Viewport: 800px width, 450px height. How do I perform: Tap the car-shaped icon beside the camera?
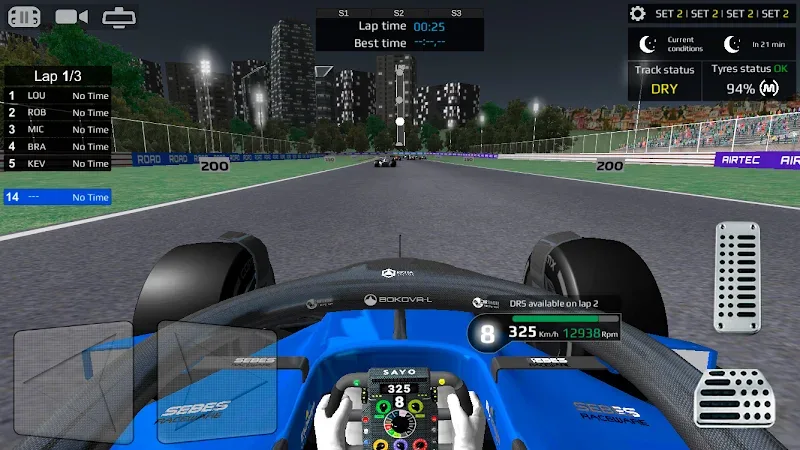119,16
